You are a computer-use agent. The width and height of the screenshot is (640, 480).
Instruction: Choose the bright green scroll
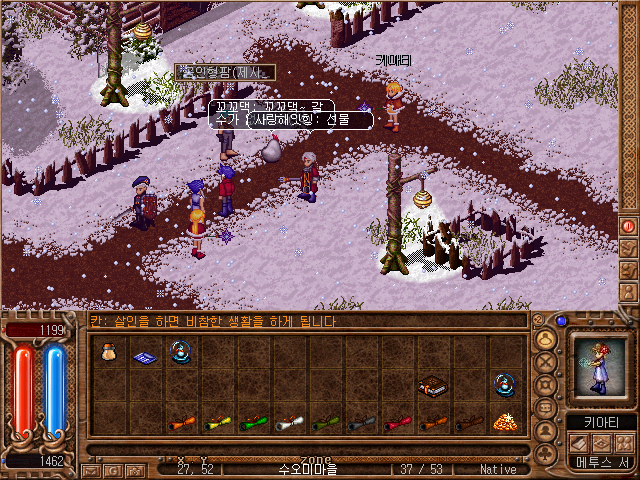[x=252, y=423]
